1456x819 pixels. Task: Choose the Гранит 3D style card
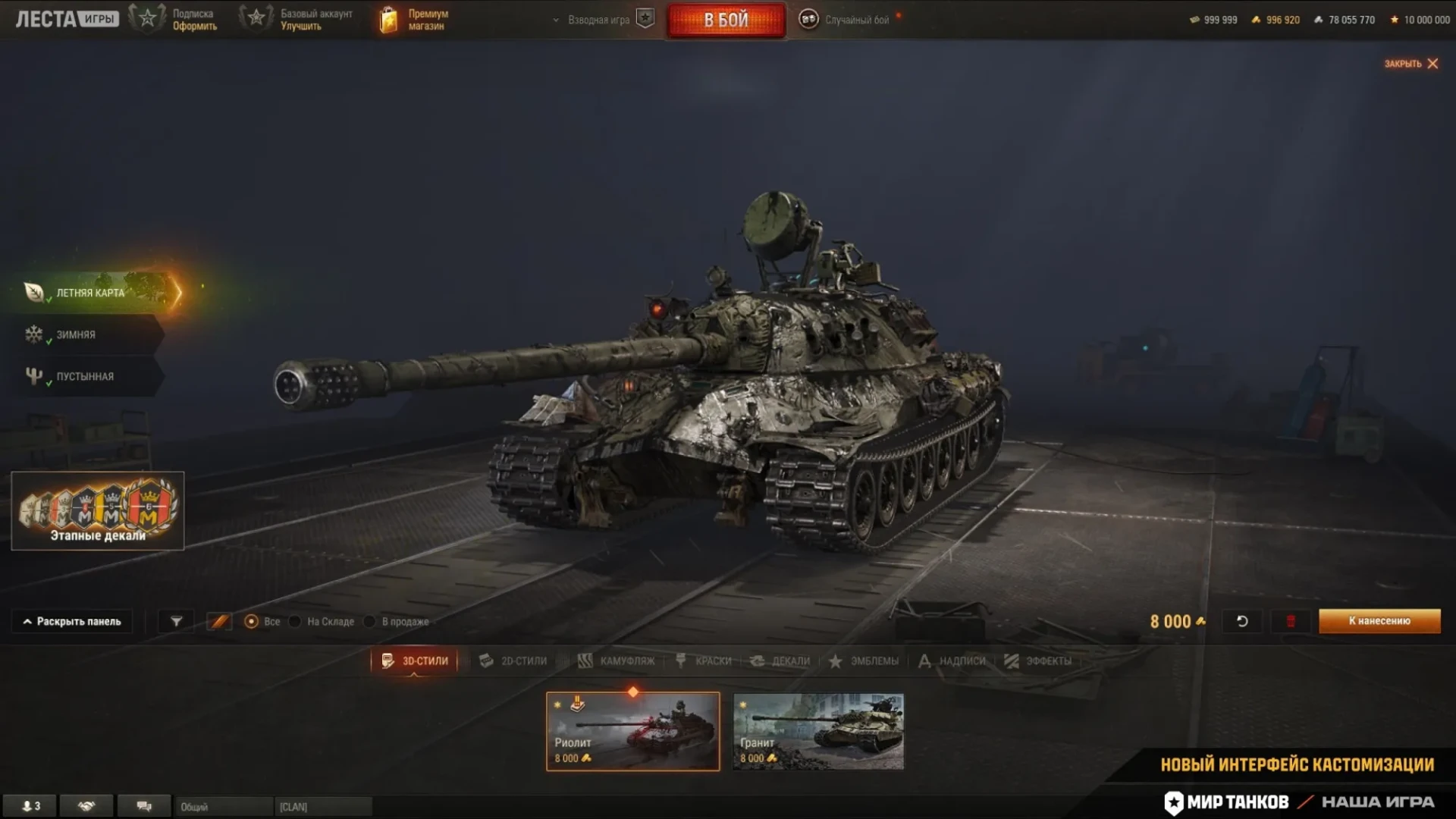click(818, 731)
